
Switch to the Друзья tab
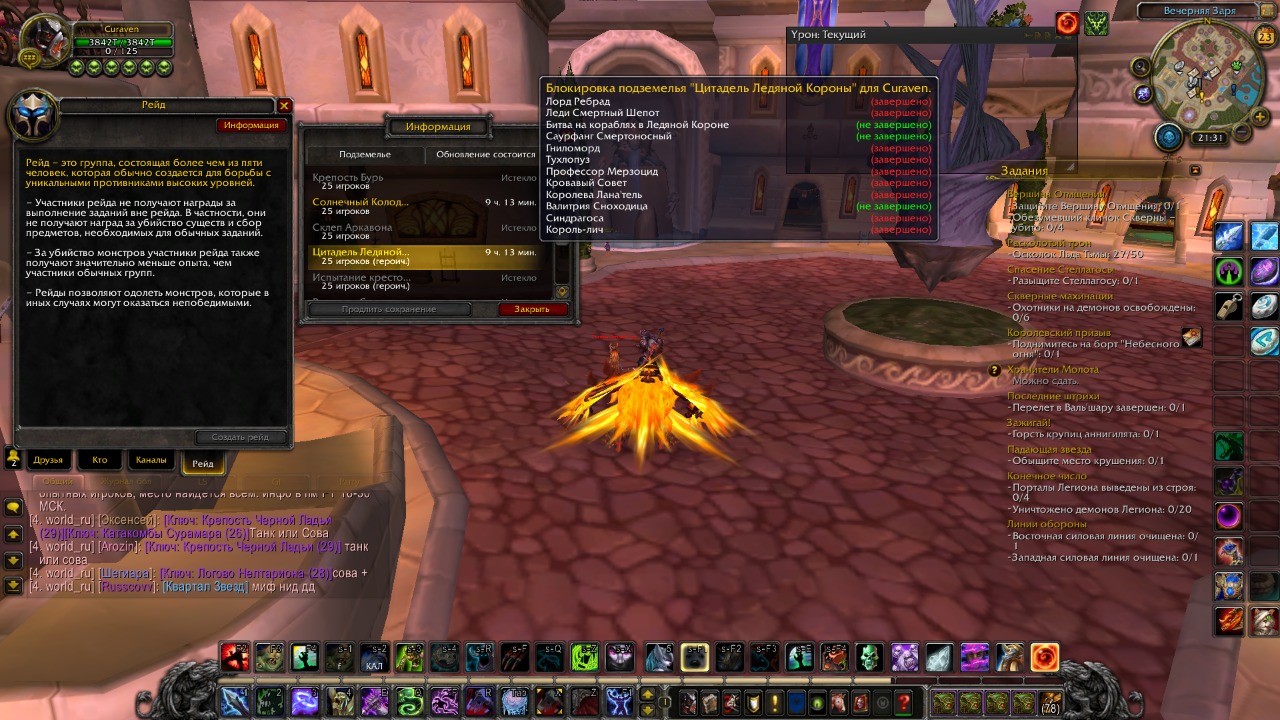(48, 460)
